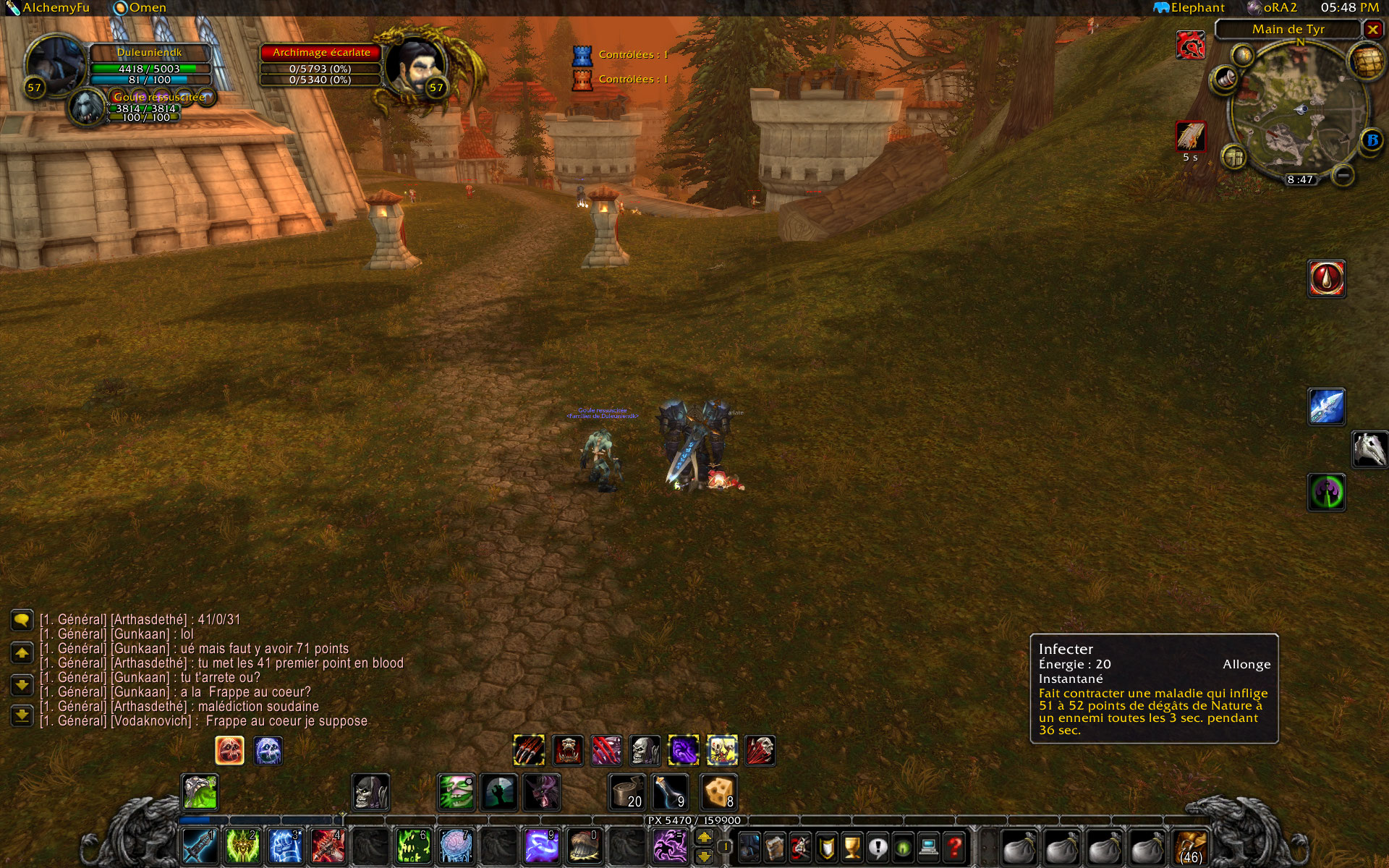Zoom out the minimap

pos(1343,176)
